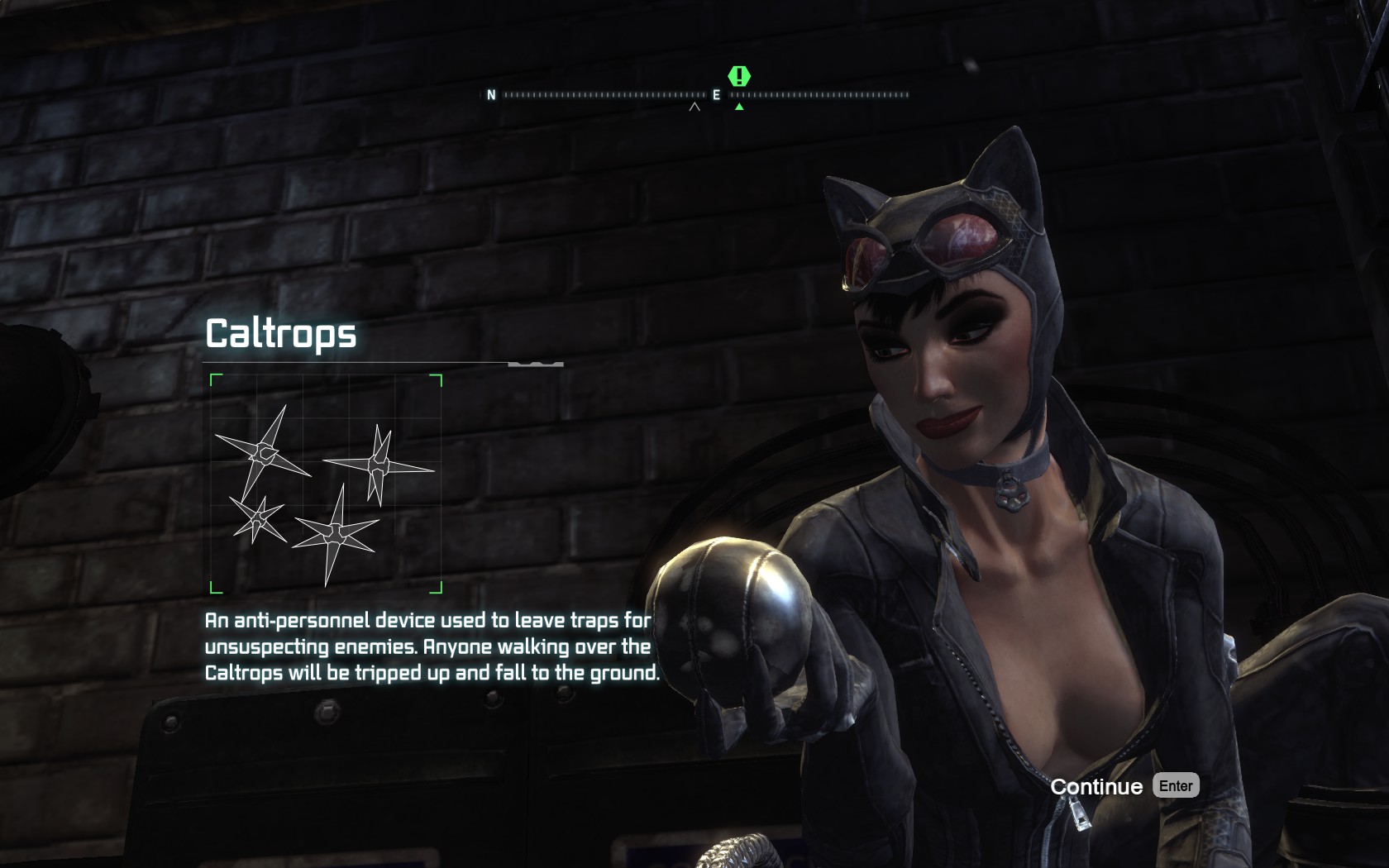Screen dimensions: 1389x868
Task: Select the green objective marker on compass
Action: 739,77
